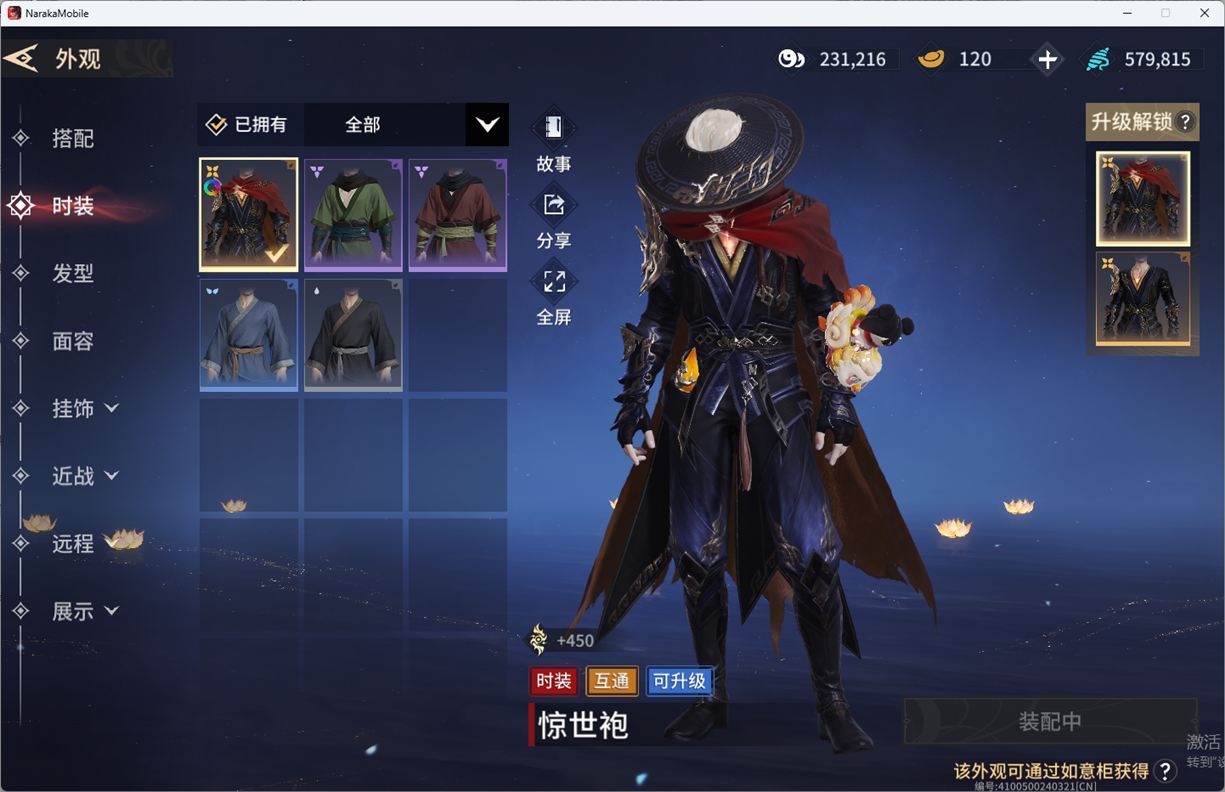The height and width of the screenshot is (792, 1225).
Task: Go back using the 外观 arrow
Action: click(x=22, y=58)
